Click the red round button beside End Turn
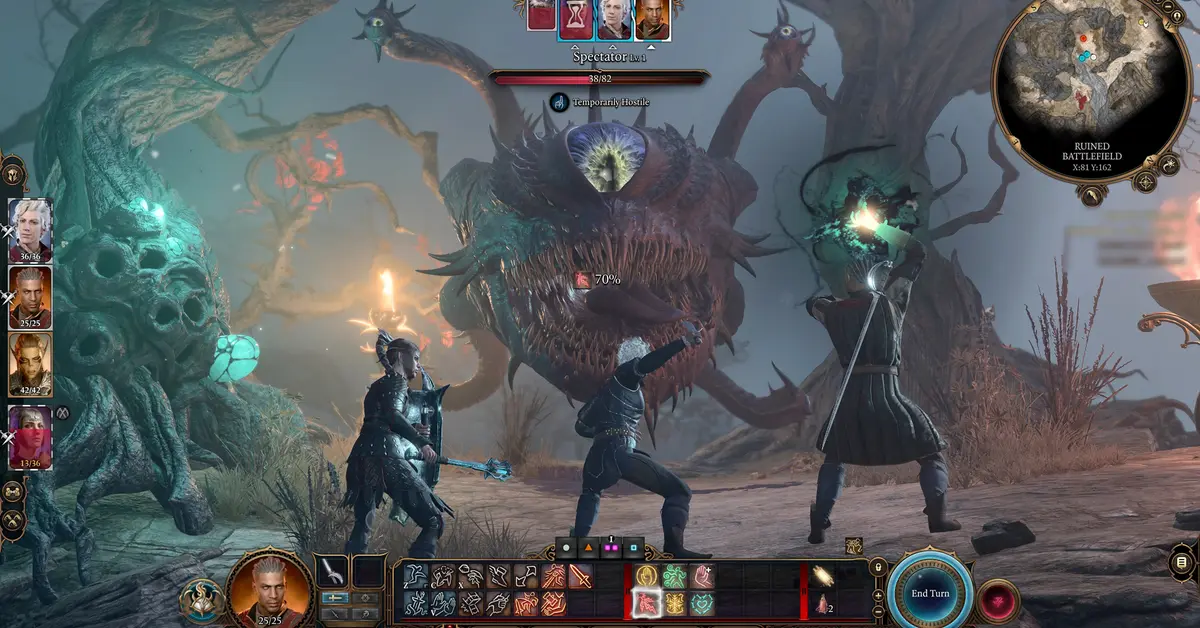This screenshot has width=1200, height=628. coord(996,600)
